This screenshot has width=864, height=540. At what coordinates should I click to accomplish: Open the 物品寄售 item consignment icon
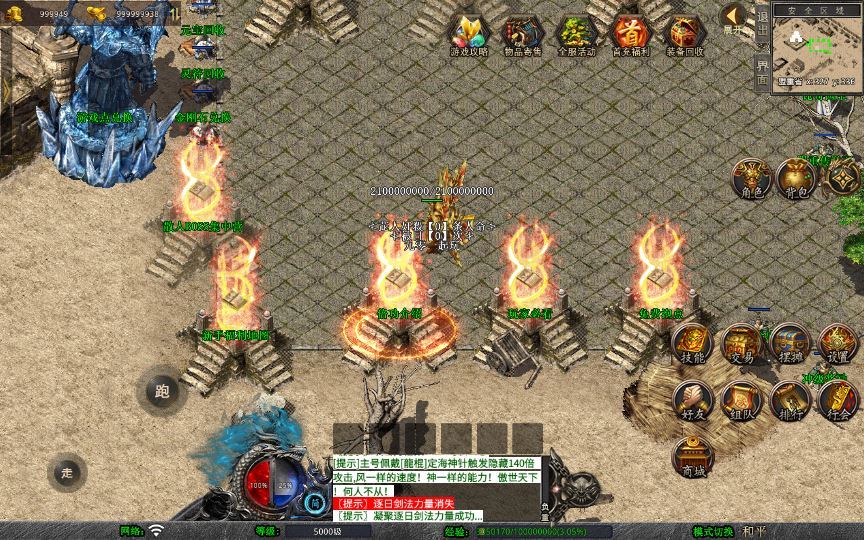click(522, 34)
